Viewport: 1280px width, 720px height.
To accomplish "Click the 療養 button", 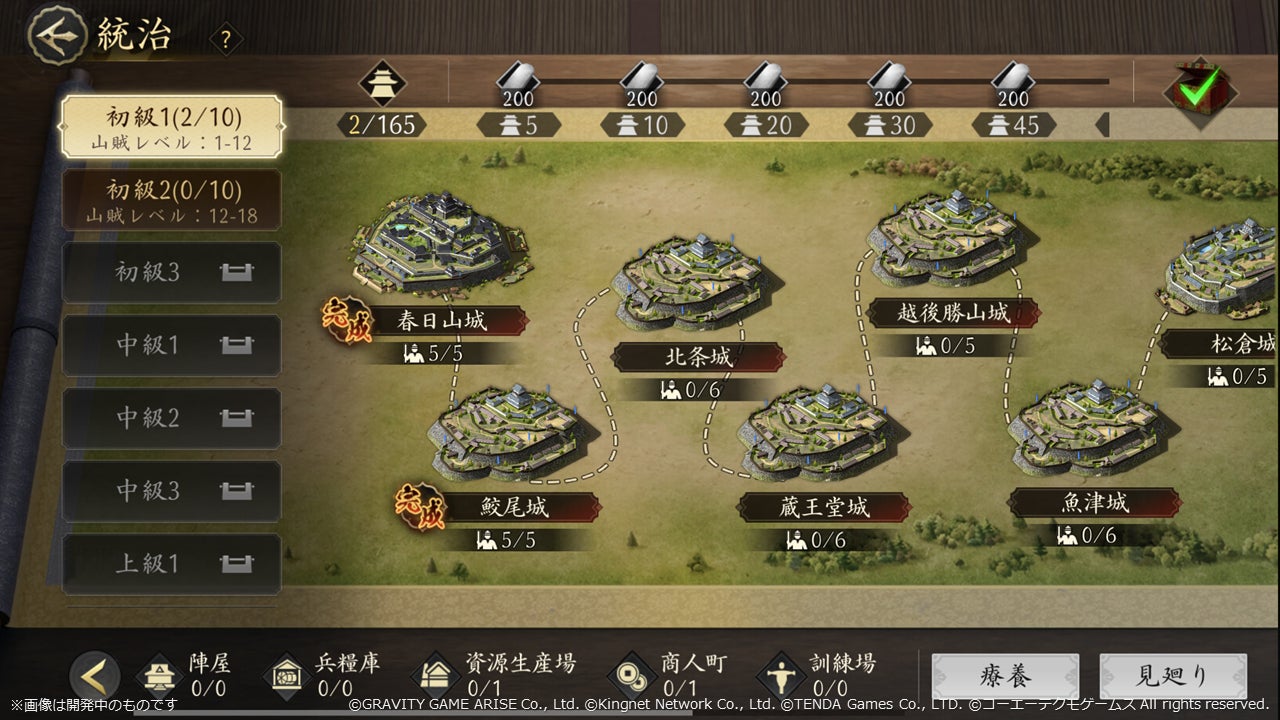I will [1005, 677].
